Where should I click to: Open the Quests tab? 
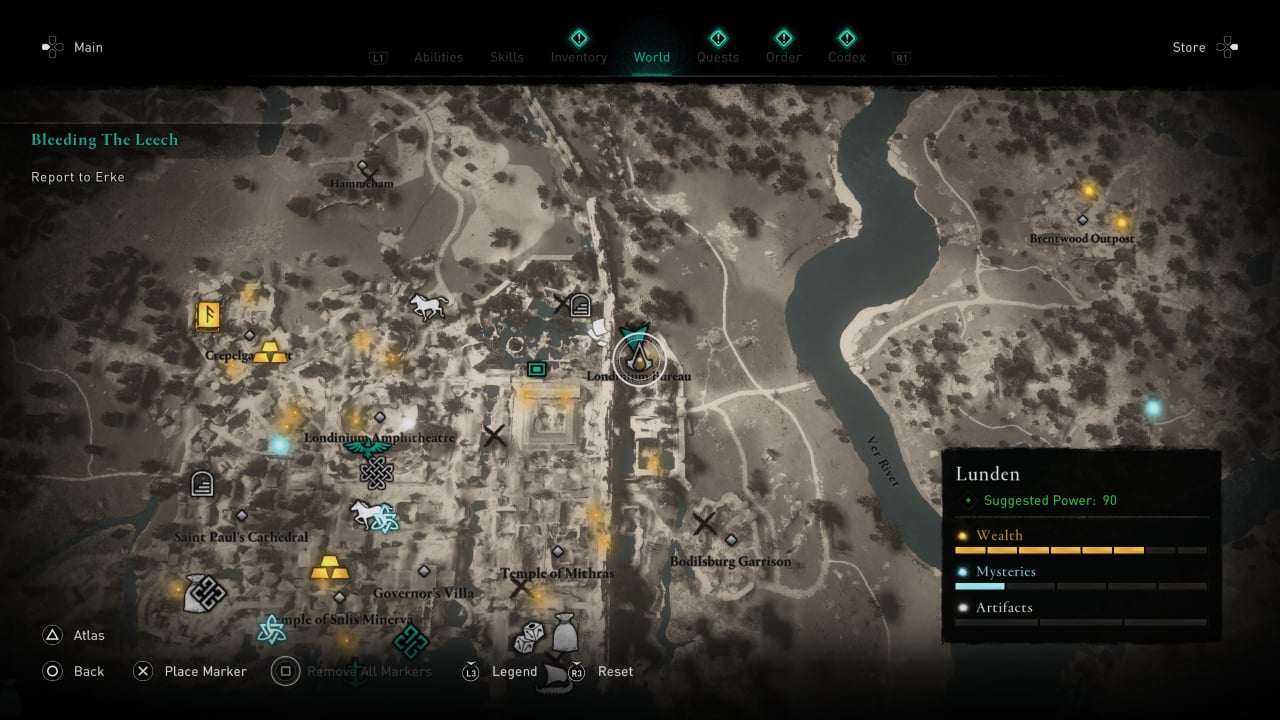(718, 57)
